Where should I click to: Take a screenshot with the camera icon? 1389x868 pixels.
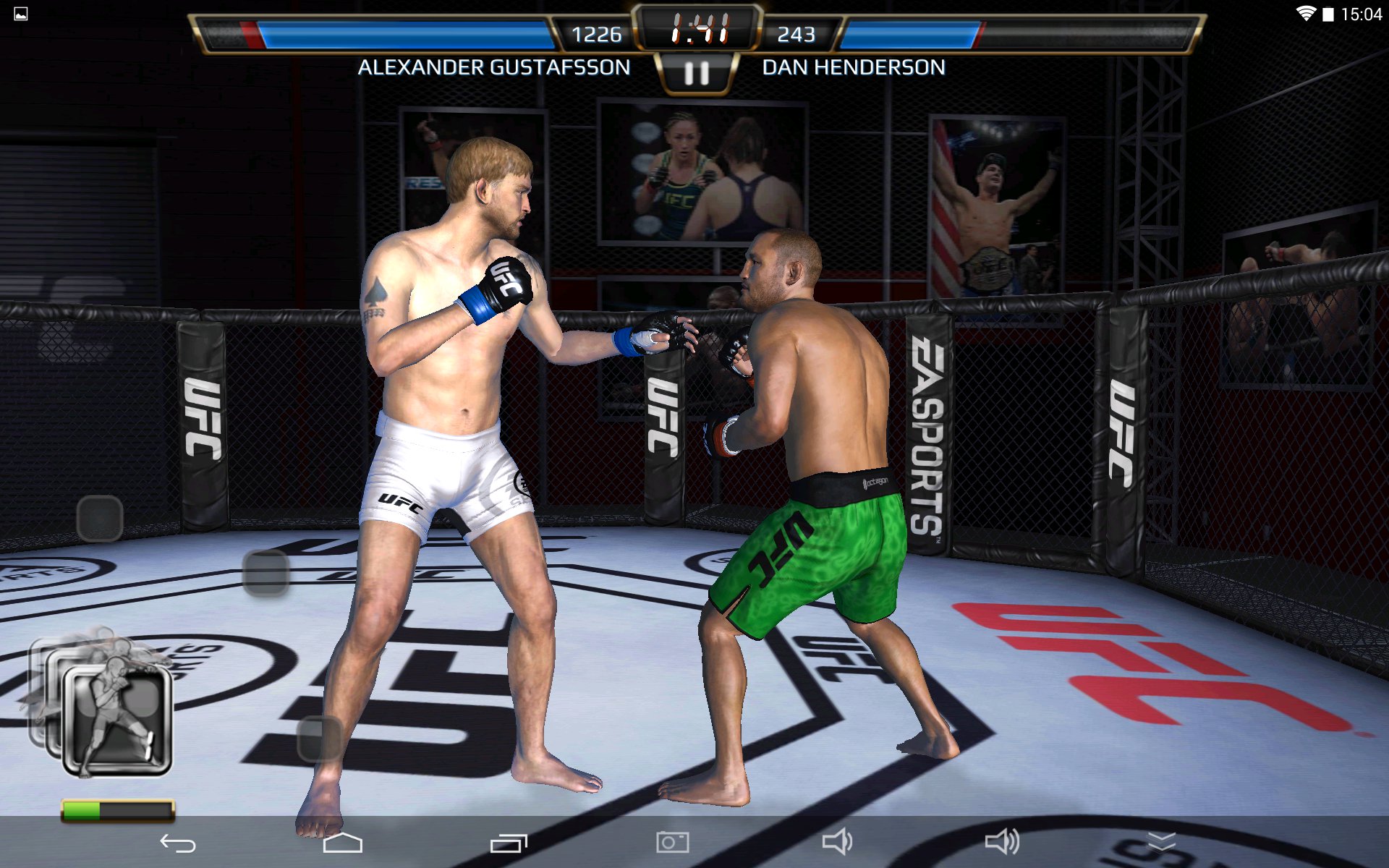(672, 842)
